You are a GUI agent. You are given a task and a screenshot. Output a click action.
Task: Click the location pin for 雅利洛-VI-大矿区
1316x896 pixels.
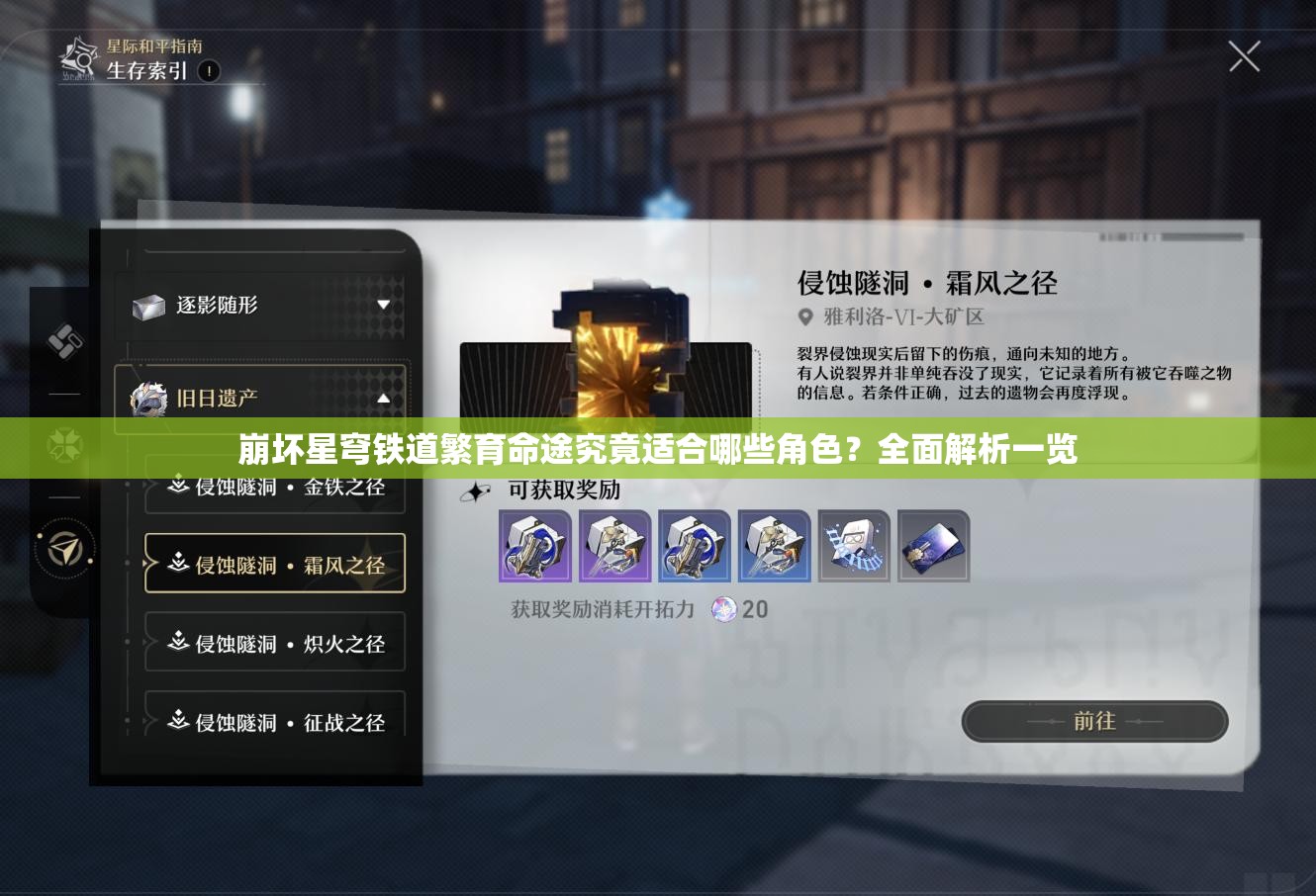pos(805,316)
